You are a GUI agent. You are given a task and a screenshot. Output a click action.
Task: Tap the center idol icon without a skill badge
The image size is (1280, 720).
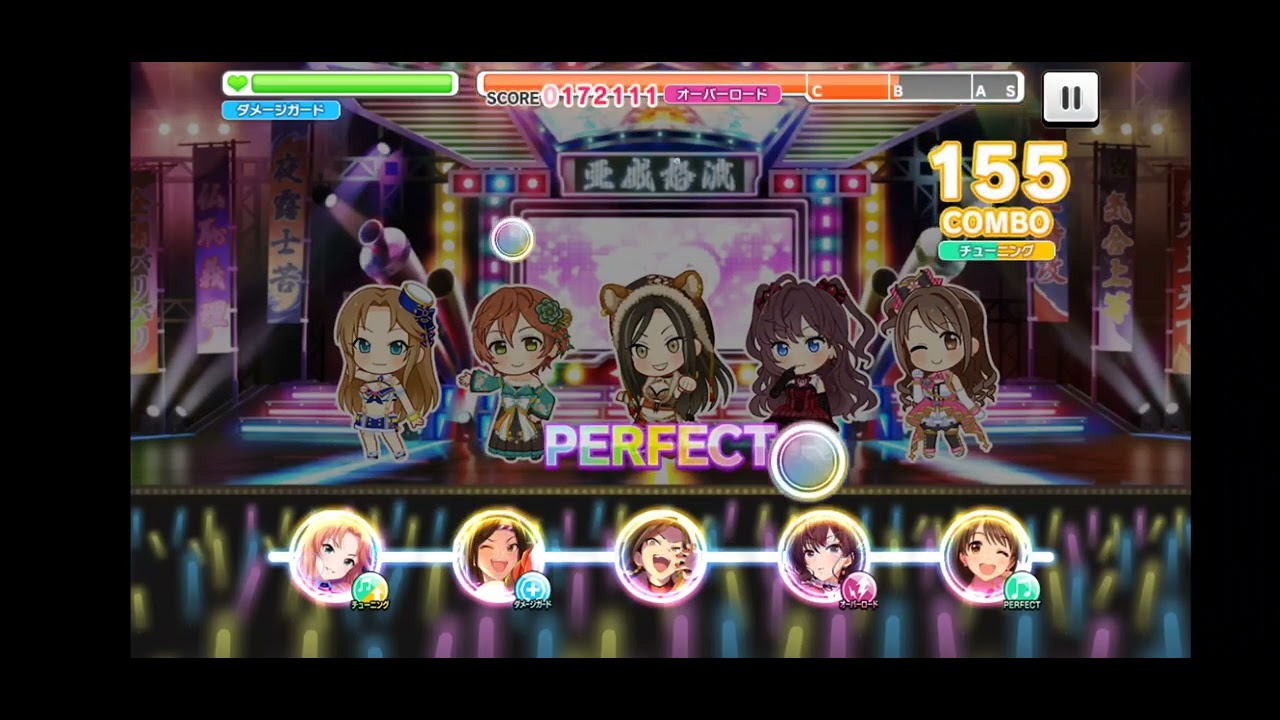(x=660, y=556)
